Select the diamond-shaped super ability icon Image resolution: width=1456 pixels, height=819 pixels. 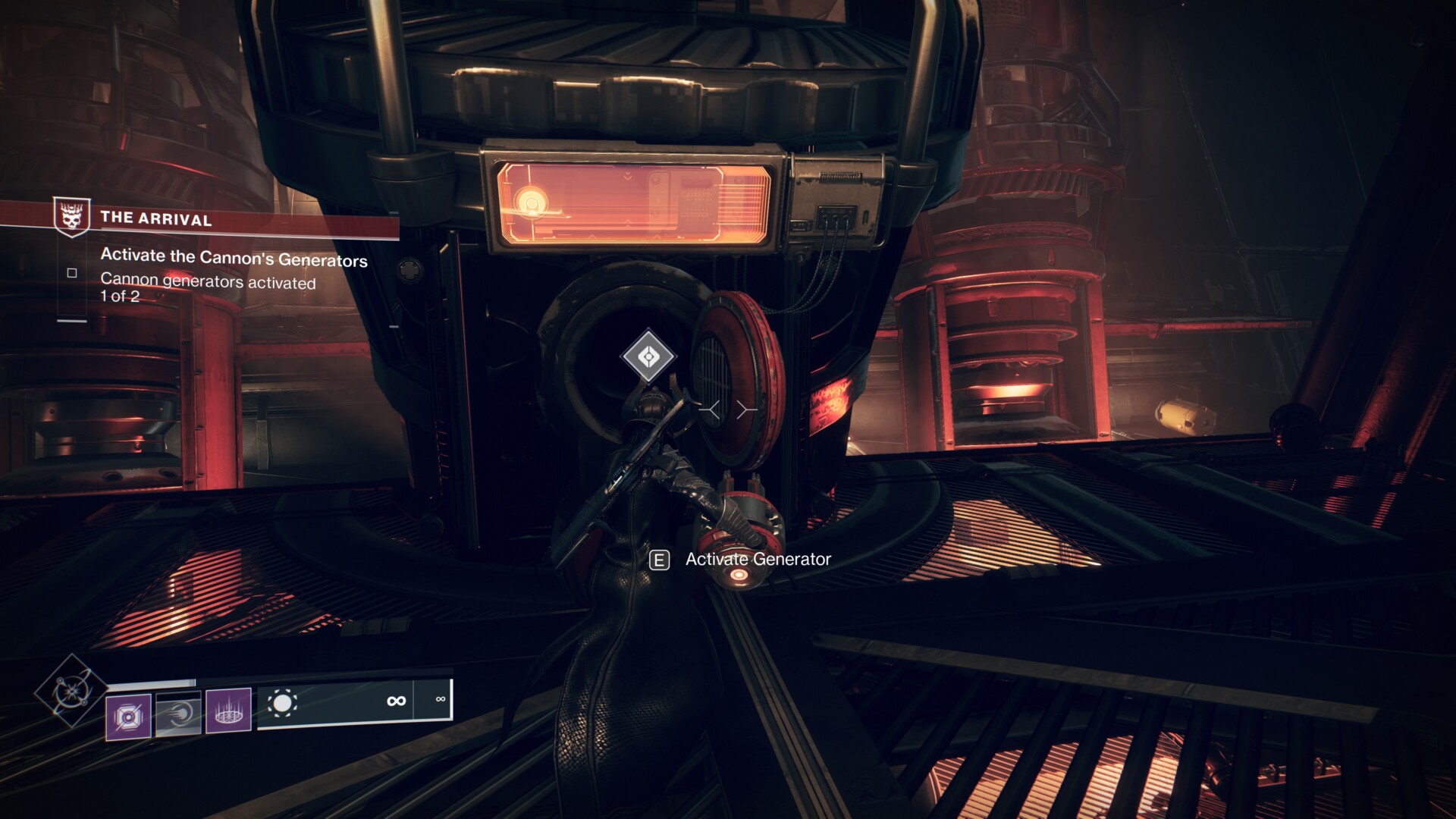(x=71, y=690)
